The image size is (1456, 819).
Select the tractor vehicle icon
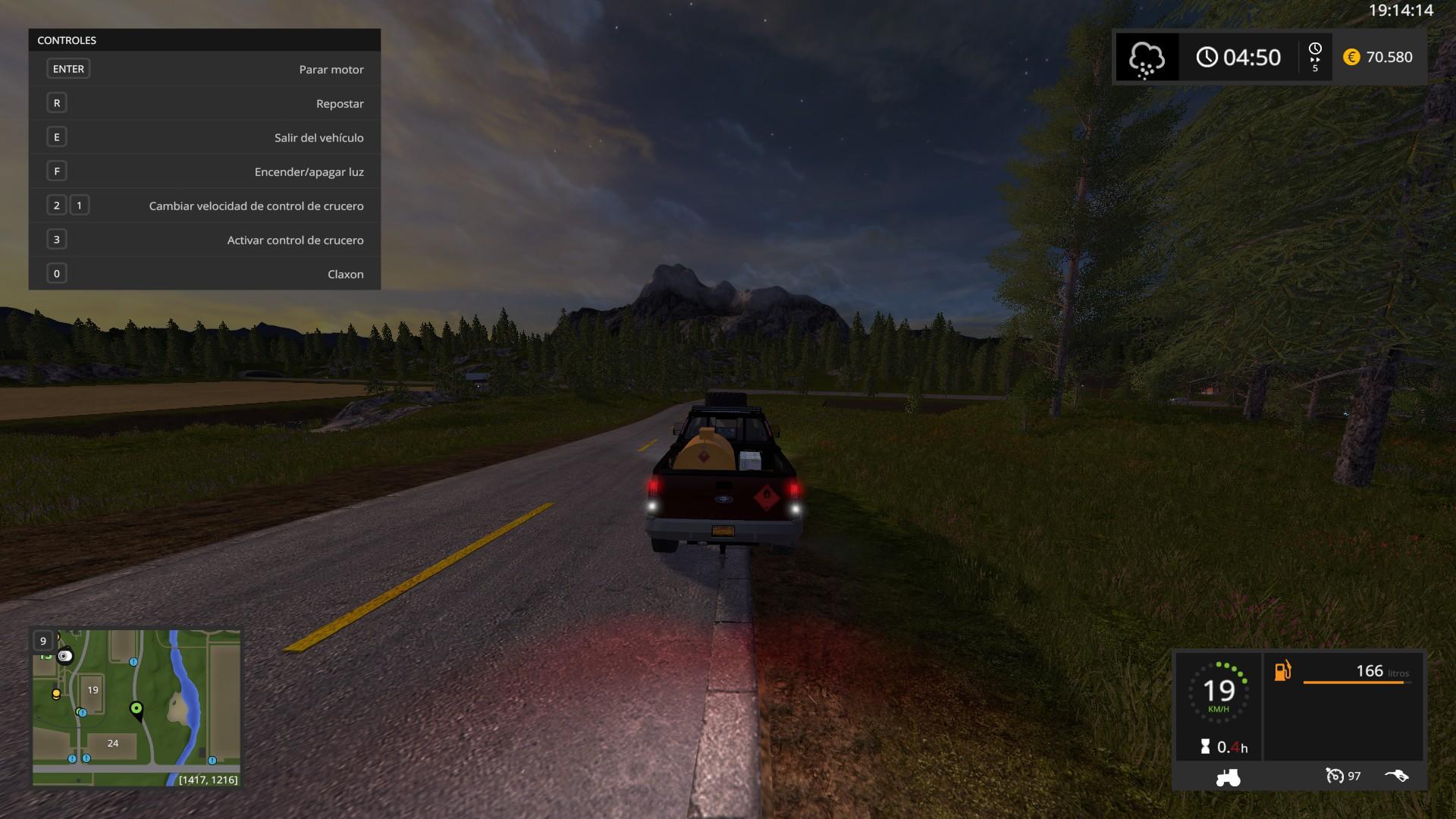tap(1228, 777)
